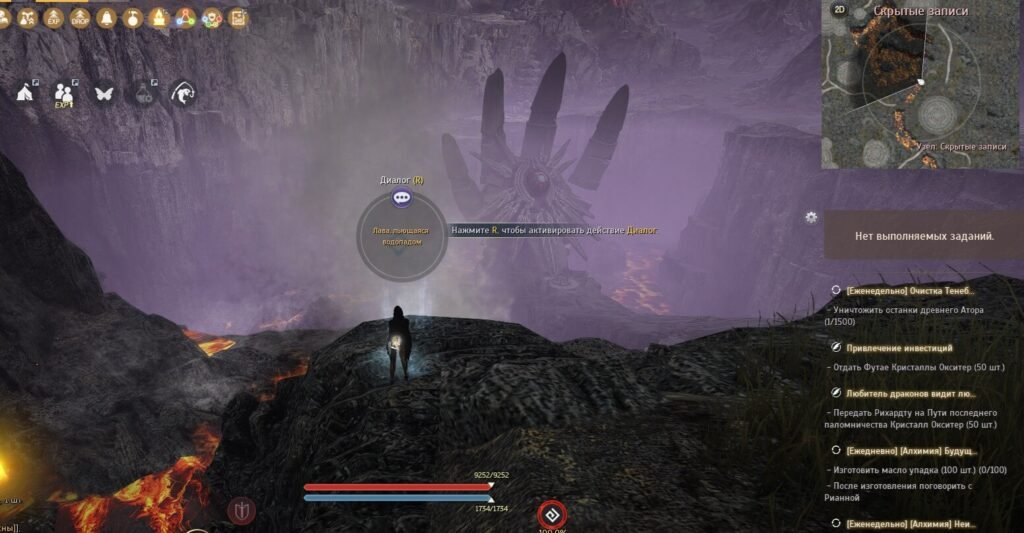Image resolution: width=1024 pixels, height=533 pixels.
Task: Select the daily Алхимия Будущ quest
Action: [908, 451]
